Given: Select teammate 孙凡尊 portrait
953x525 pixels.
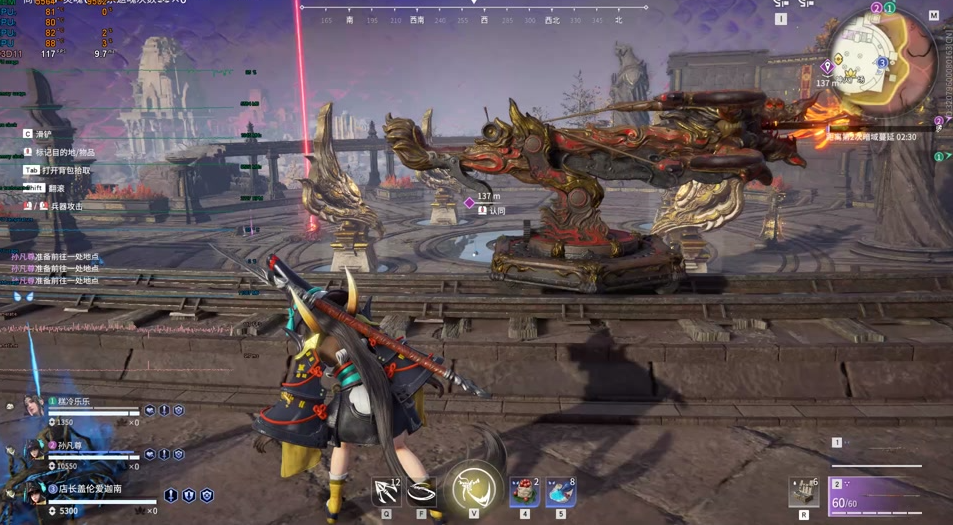Looking at the screenshot, I should click(x=33, y=451).
